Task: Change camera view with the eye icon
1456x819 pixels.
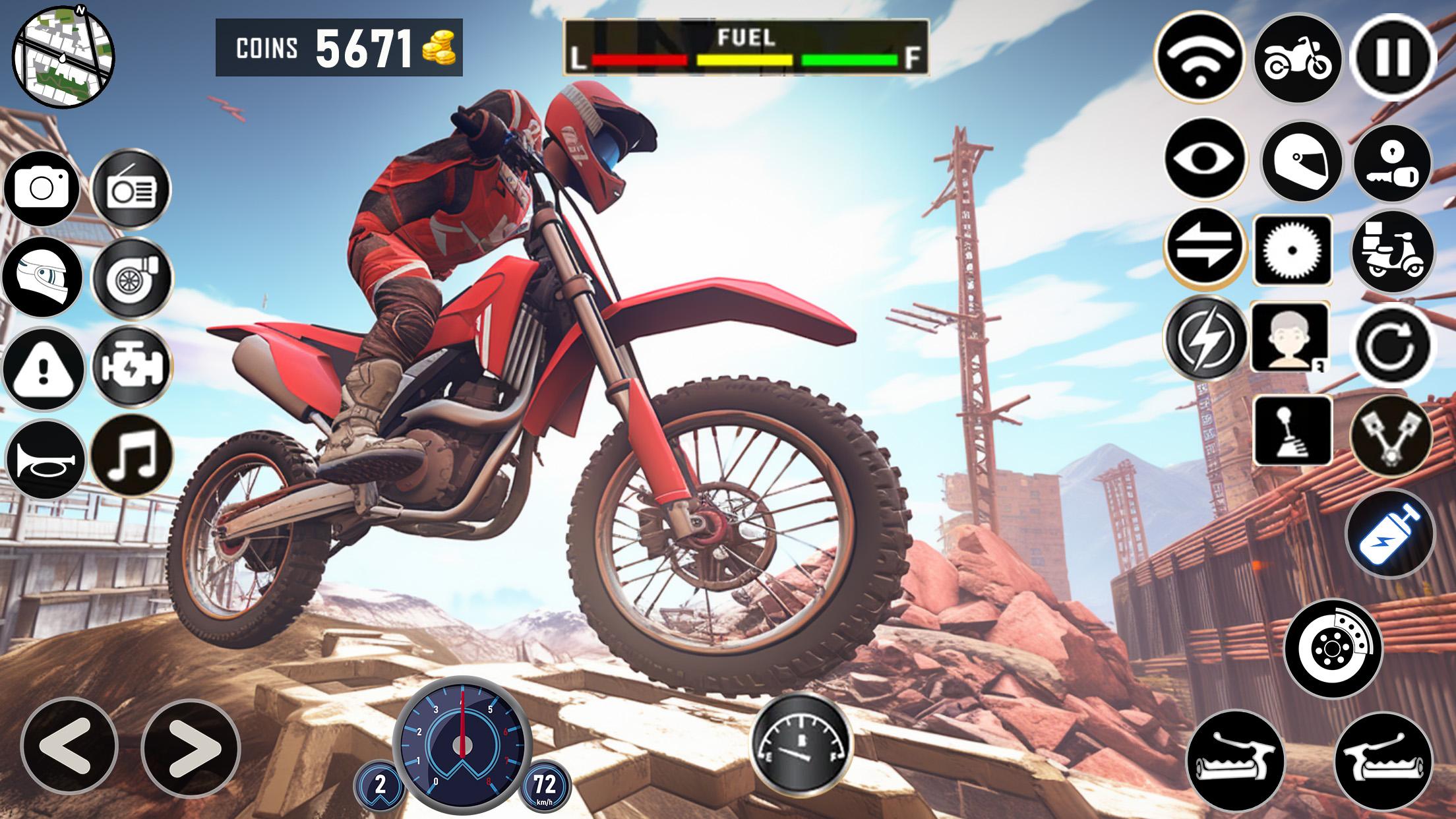Action: [x=1205, y=159]
